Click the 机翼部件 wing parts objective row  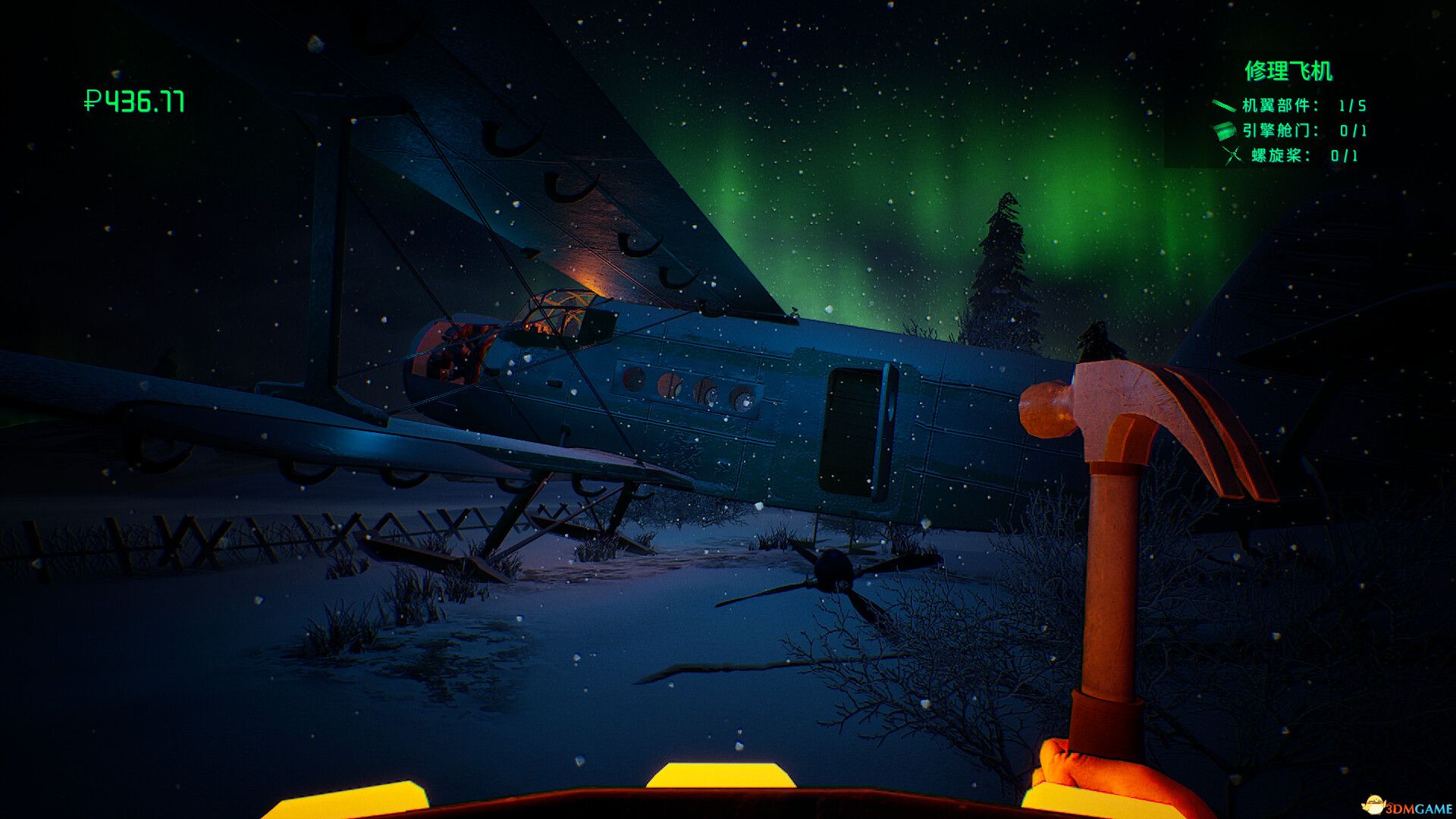1289,105
